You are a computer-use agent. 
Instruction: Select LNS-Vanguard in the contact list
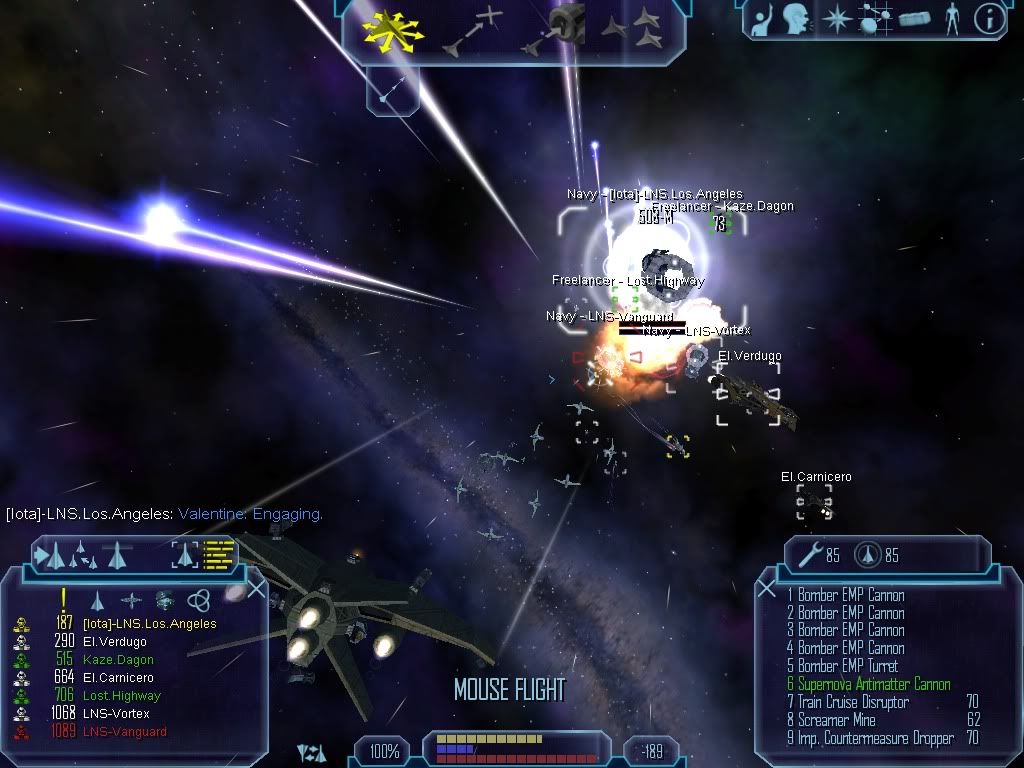pyautogui.click(x=124, y=732)
